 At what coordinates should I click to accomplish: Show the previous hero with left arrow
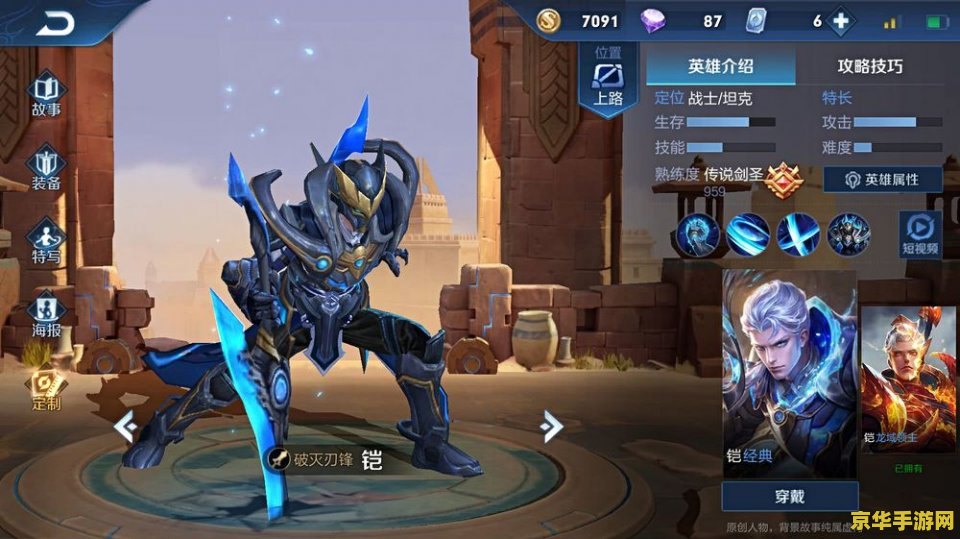coord(125,427)
